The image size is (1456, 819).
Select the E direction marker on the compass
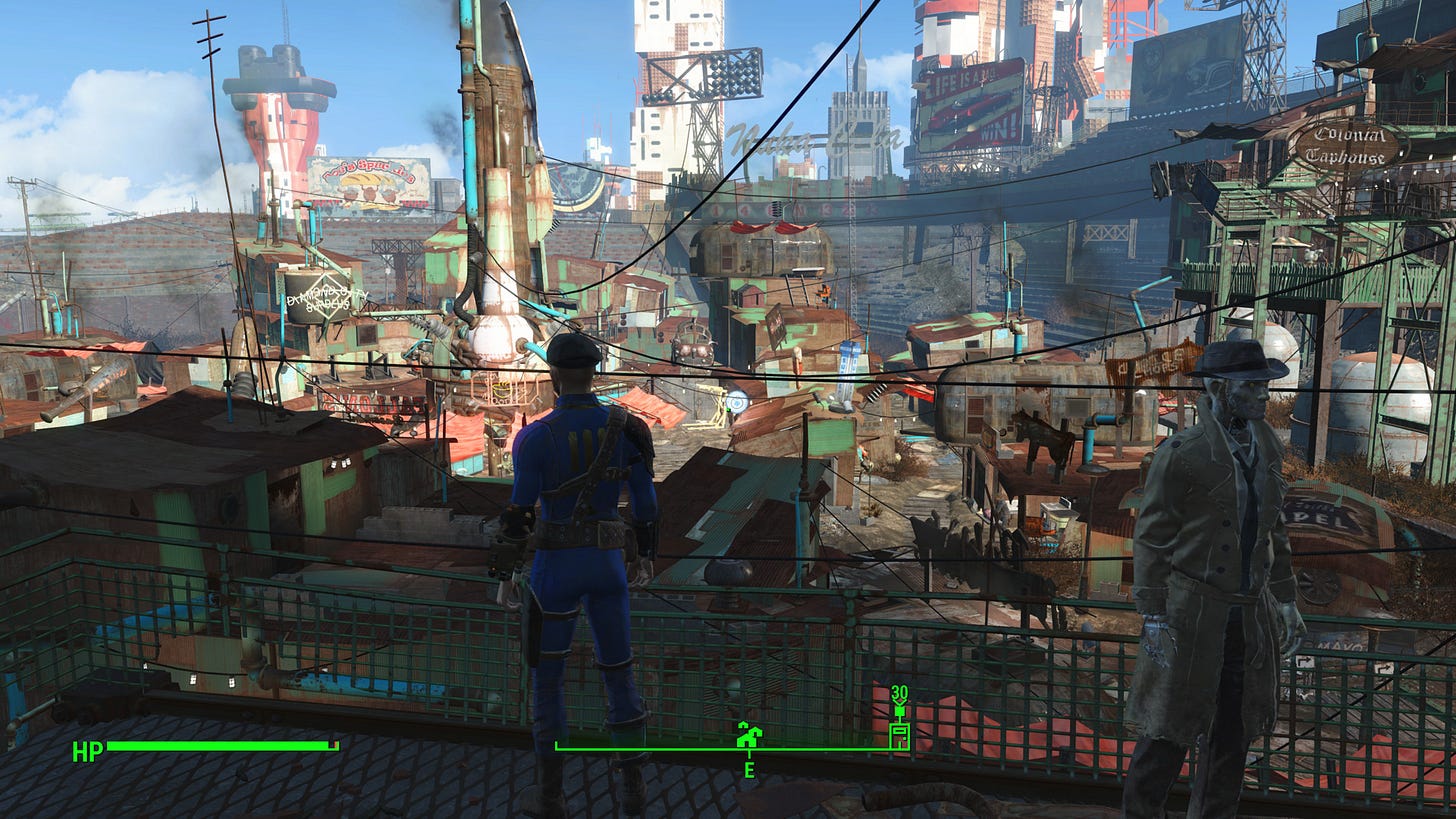coord(748,771)
